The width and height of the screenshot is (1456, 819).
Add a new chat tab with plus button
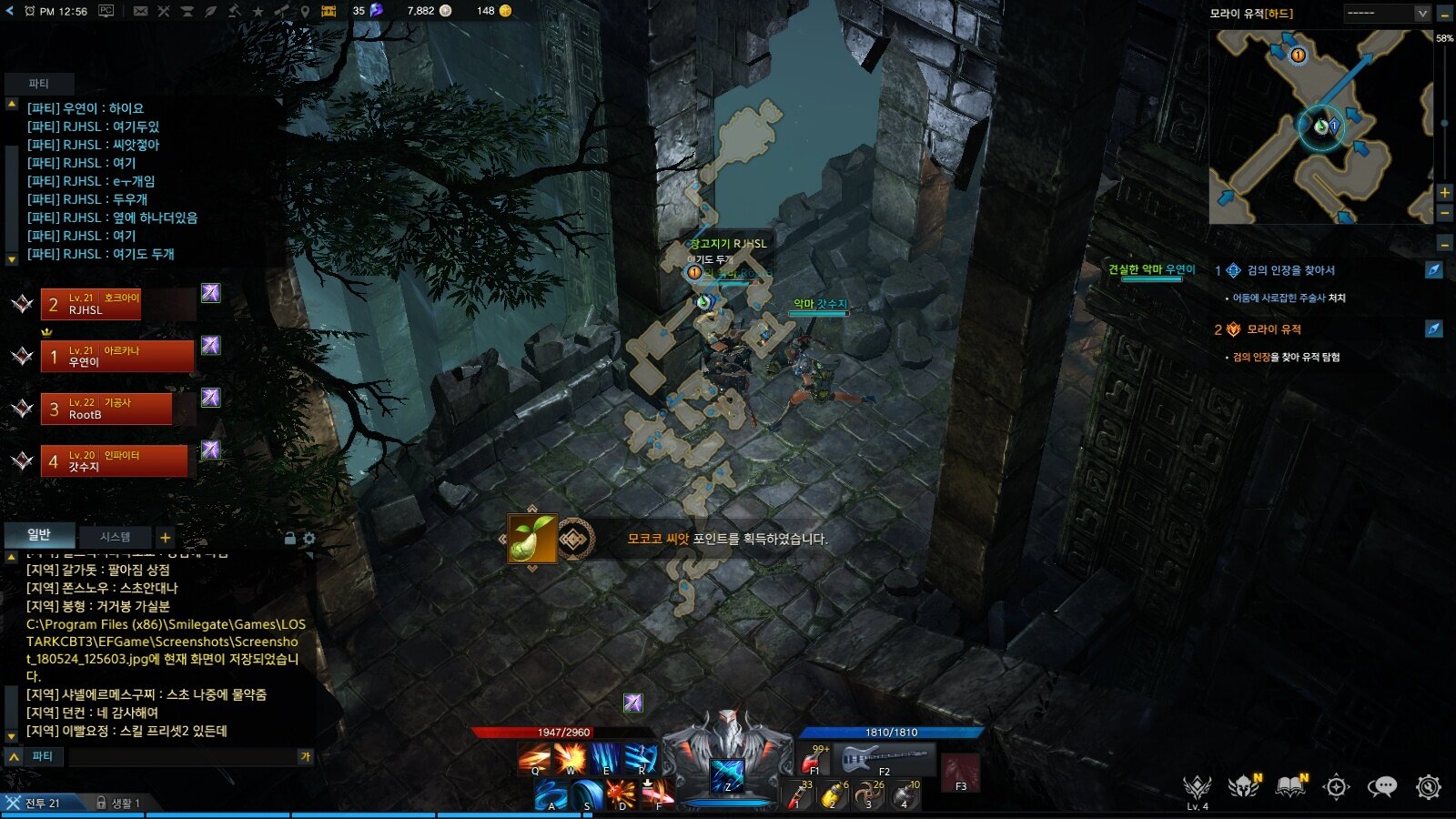tap(165, 538)
